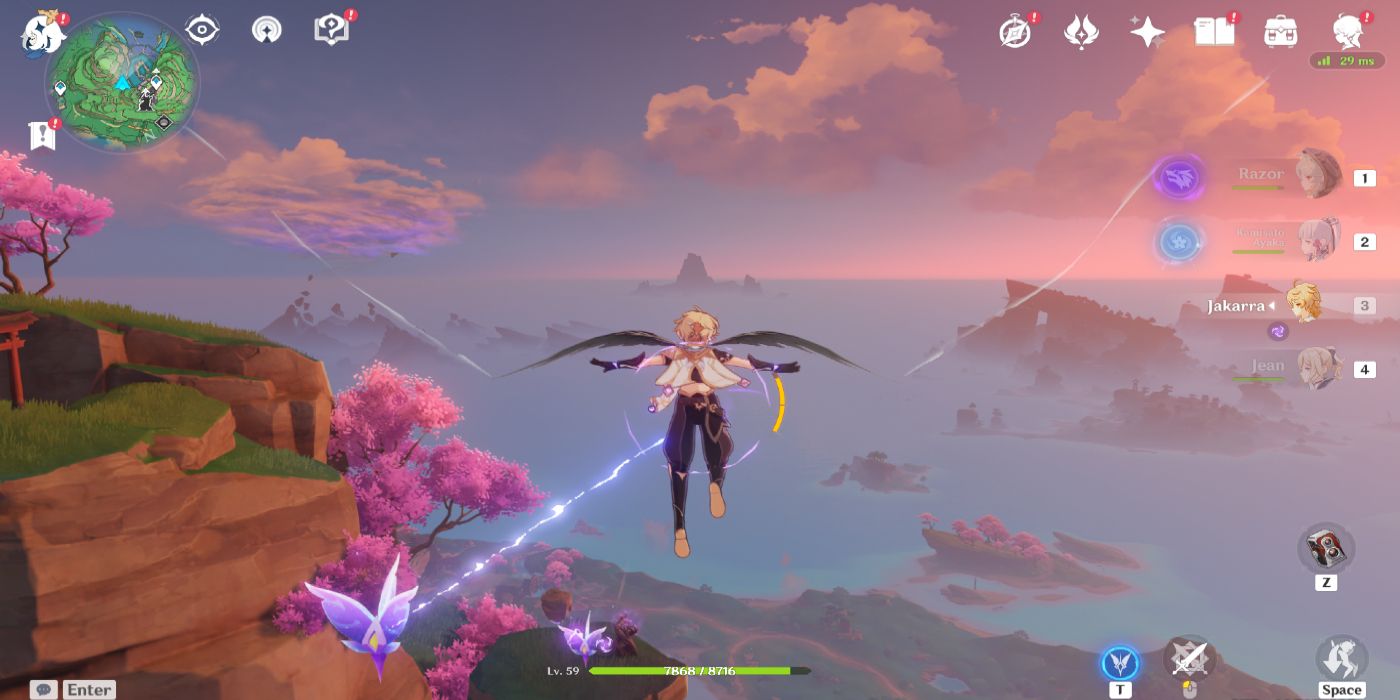The width and height of the screenshot is (1400, 700).
Task: Use the gadget bound to Z
Action: click(x=1326, y=548)
